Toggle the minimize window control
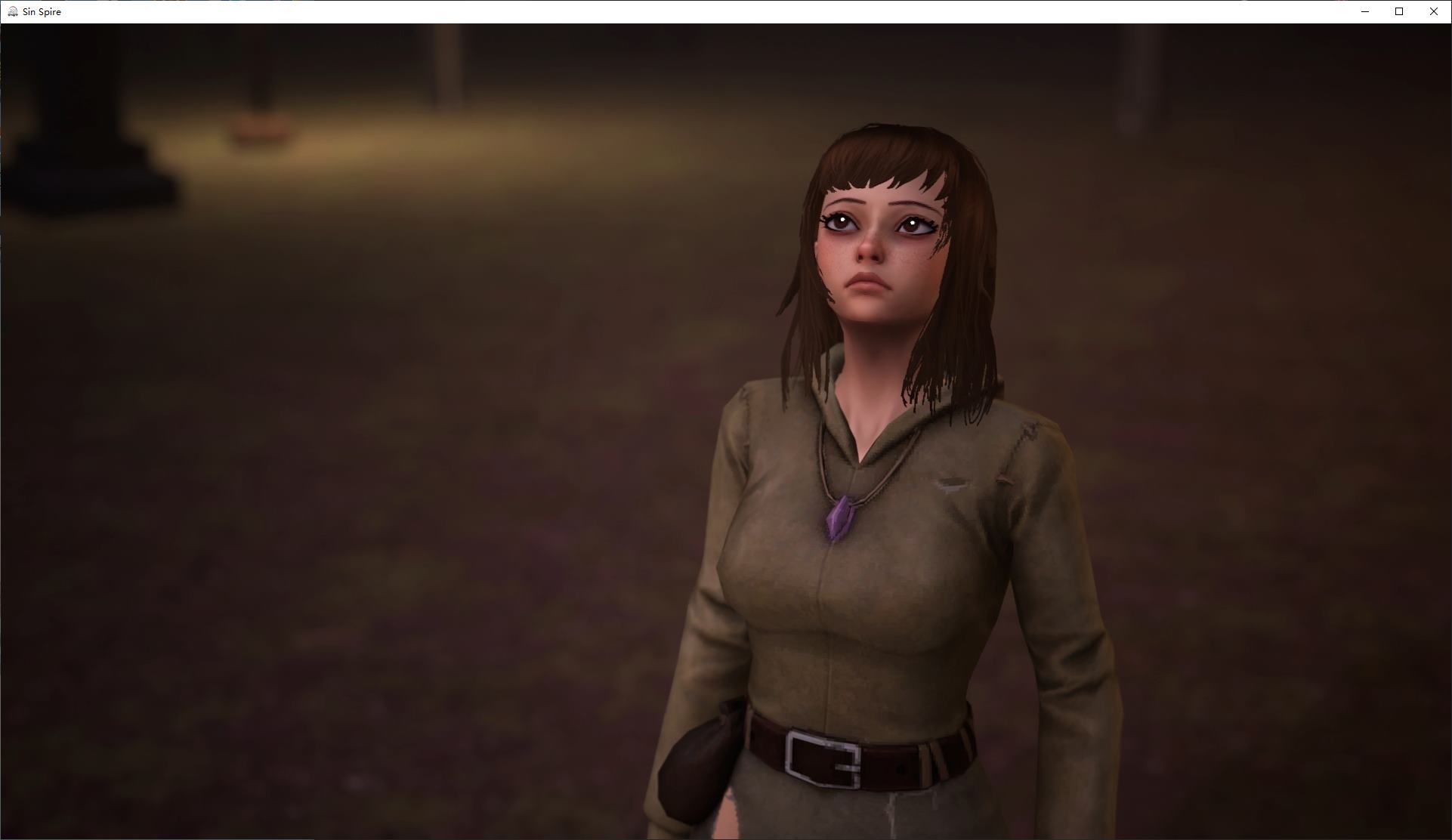The height and width of the screenshot is (840, 1452). coord(1364,11)
